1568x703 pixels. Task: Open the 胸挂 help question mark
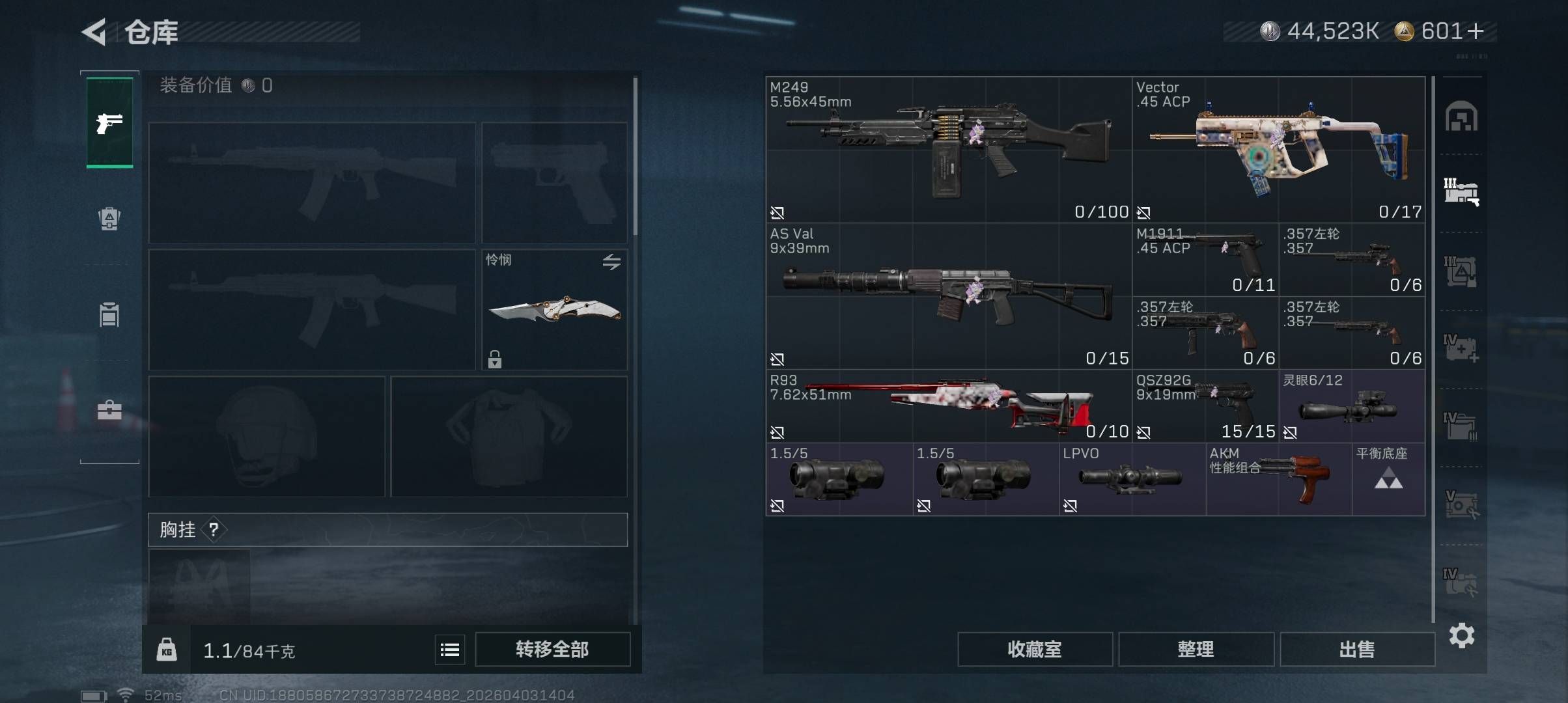pos(214,530)
